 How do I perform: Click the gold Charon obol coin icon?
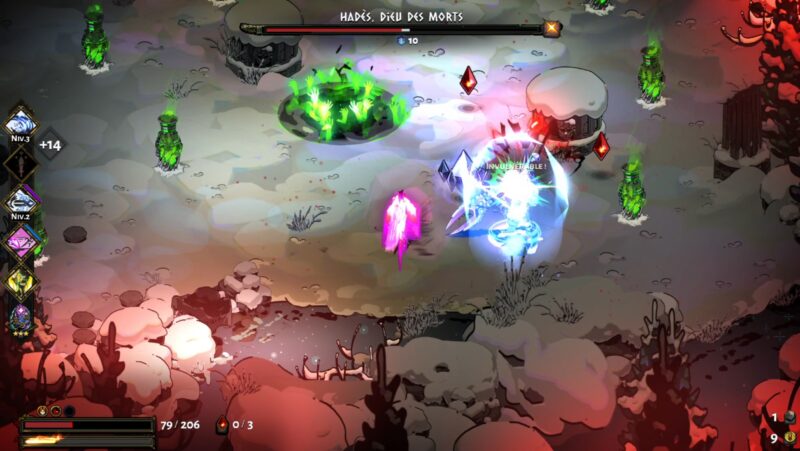[790, 436]
